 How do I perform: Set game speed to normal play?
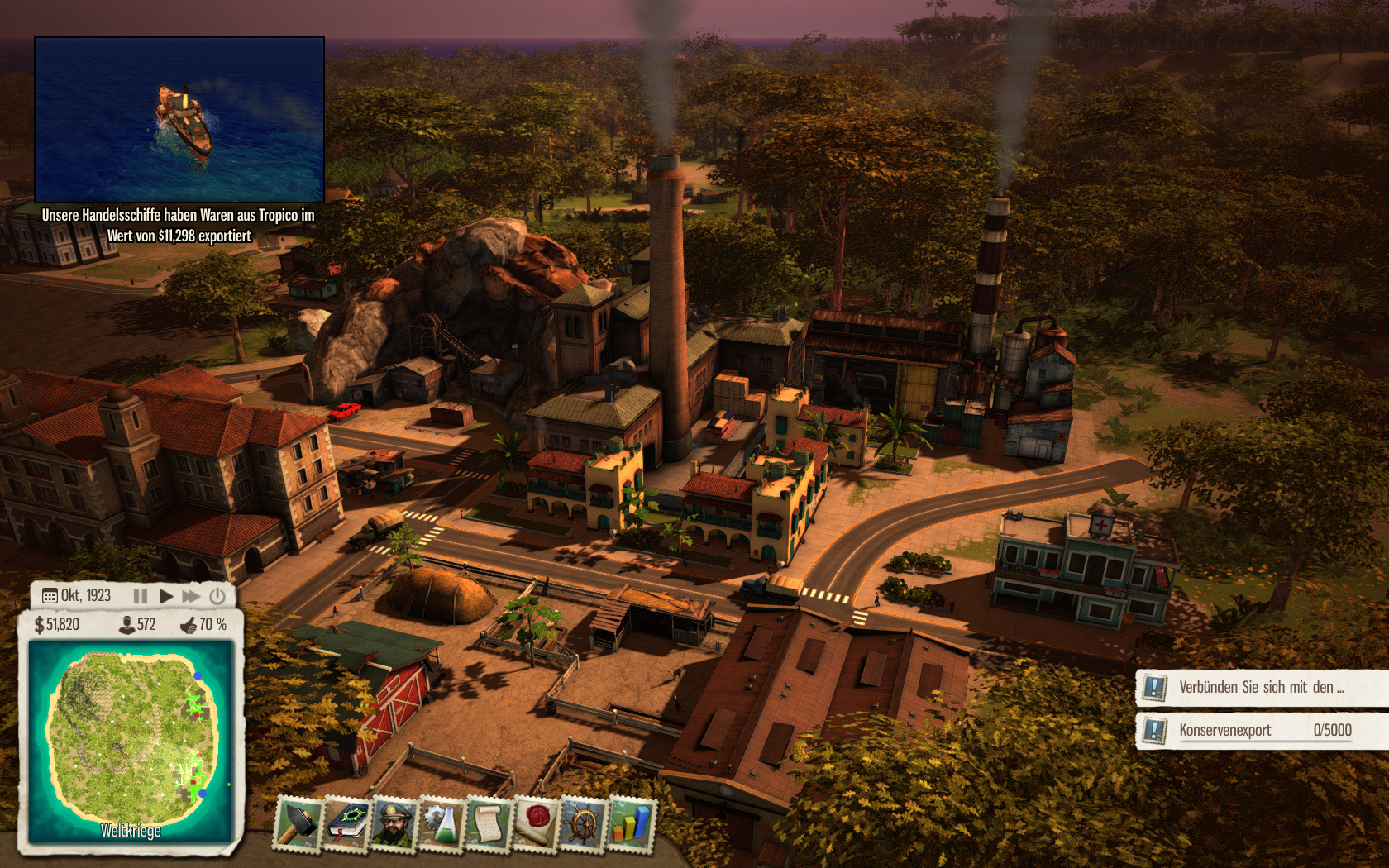[x=166, y=596]
